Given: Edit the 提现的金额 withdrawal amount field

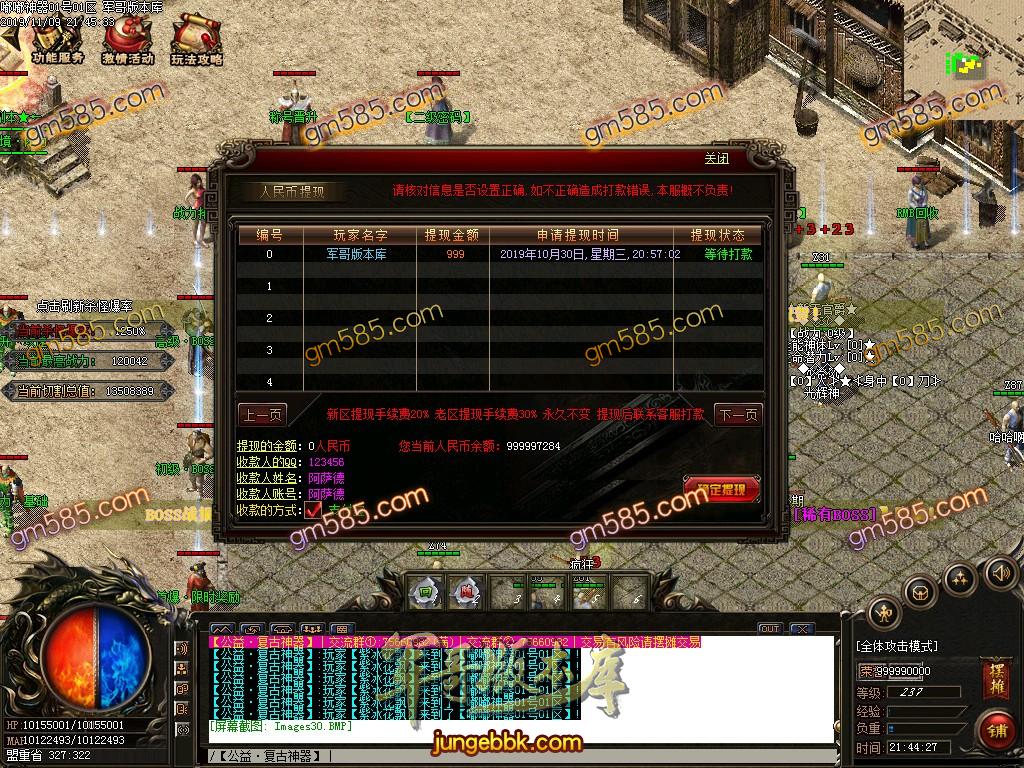Looking at the screenshot, I should (330, 446).
